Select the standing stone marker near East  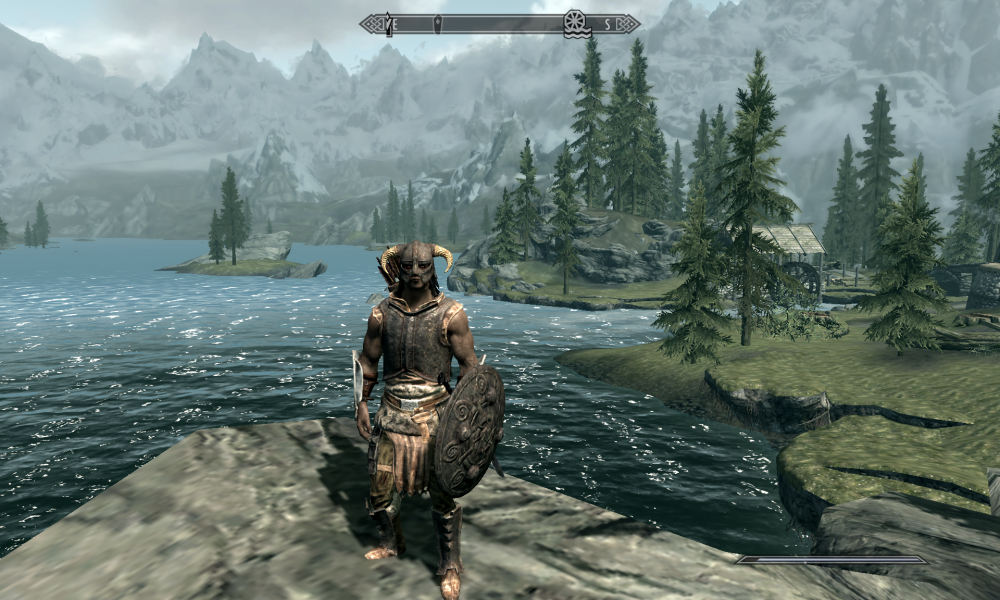pos(389,24)
